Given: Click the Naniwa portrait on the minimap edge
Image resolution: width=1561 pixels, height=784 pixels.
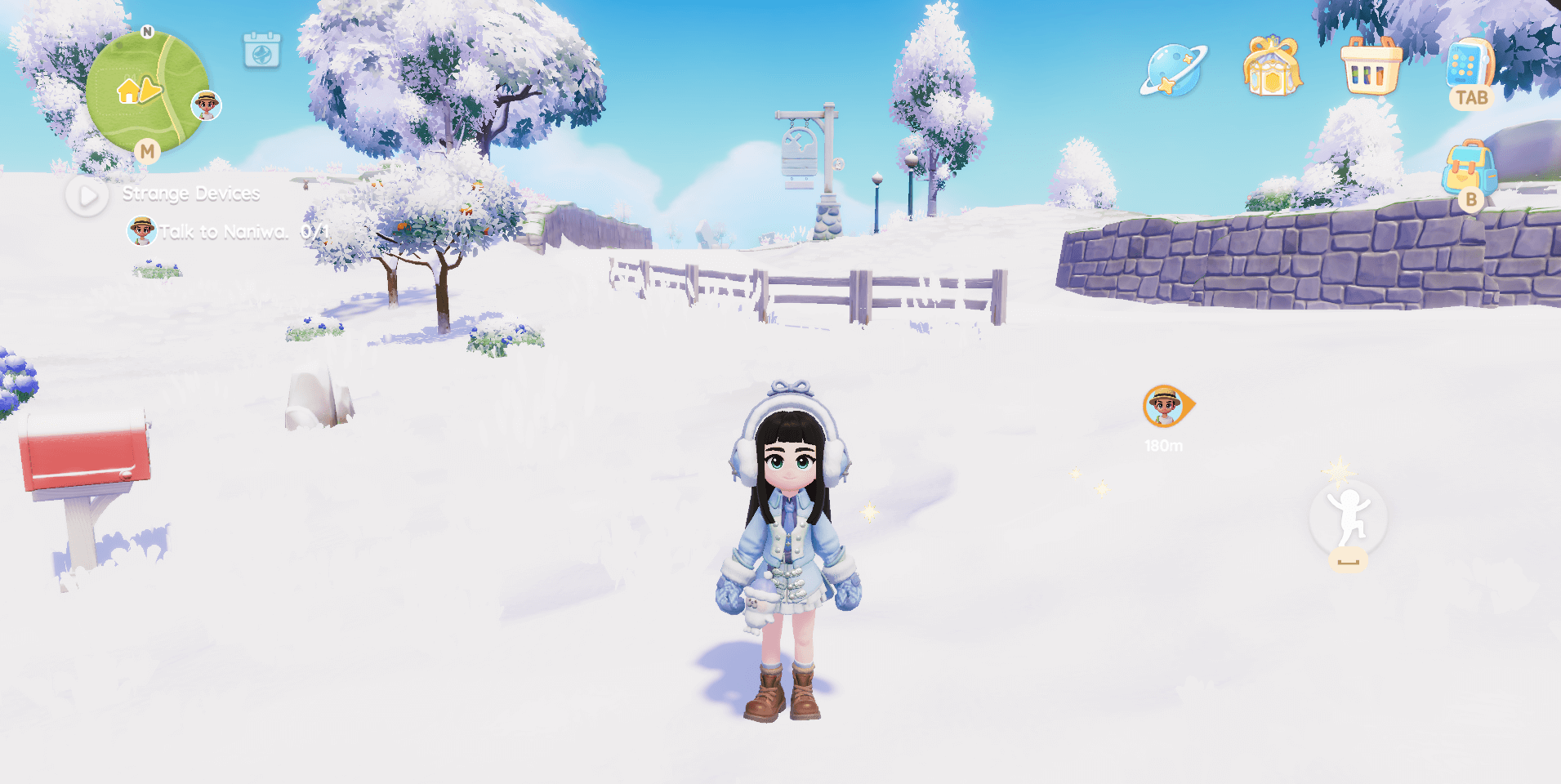Looking at the screenshot, I should coord(207,105).
